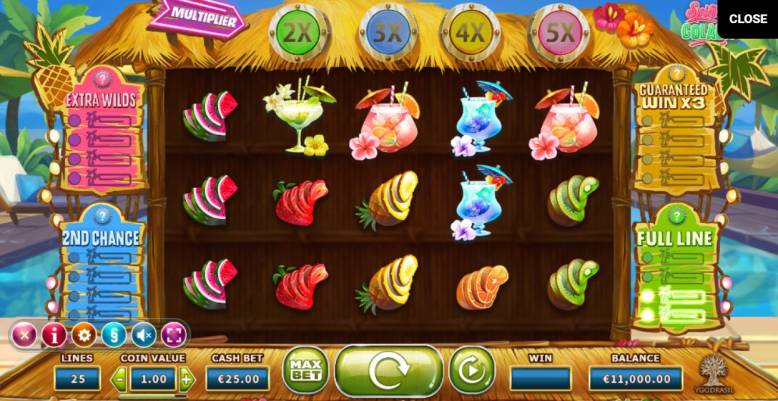
Task: Toggle sound with the muted speaker icon
Action: tap(144, 334)
